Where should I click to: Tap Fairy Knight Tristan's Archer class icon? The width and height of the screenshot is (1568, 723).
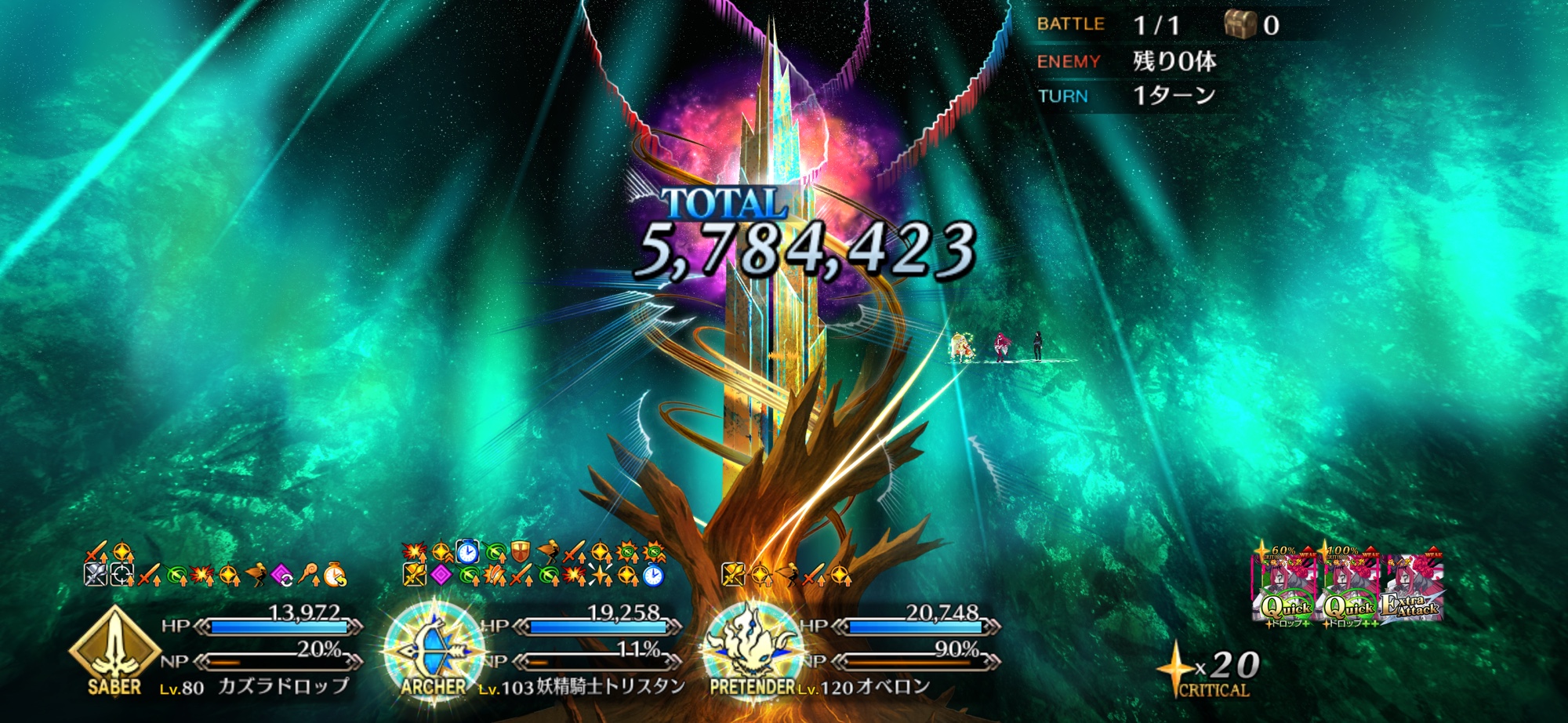point(434,649)
